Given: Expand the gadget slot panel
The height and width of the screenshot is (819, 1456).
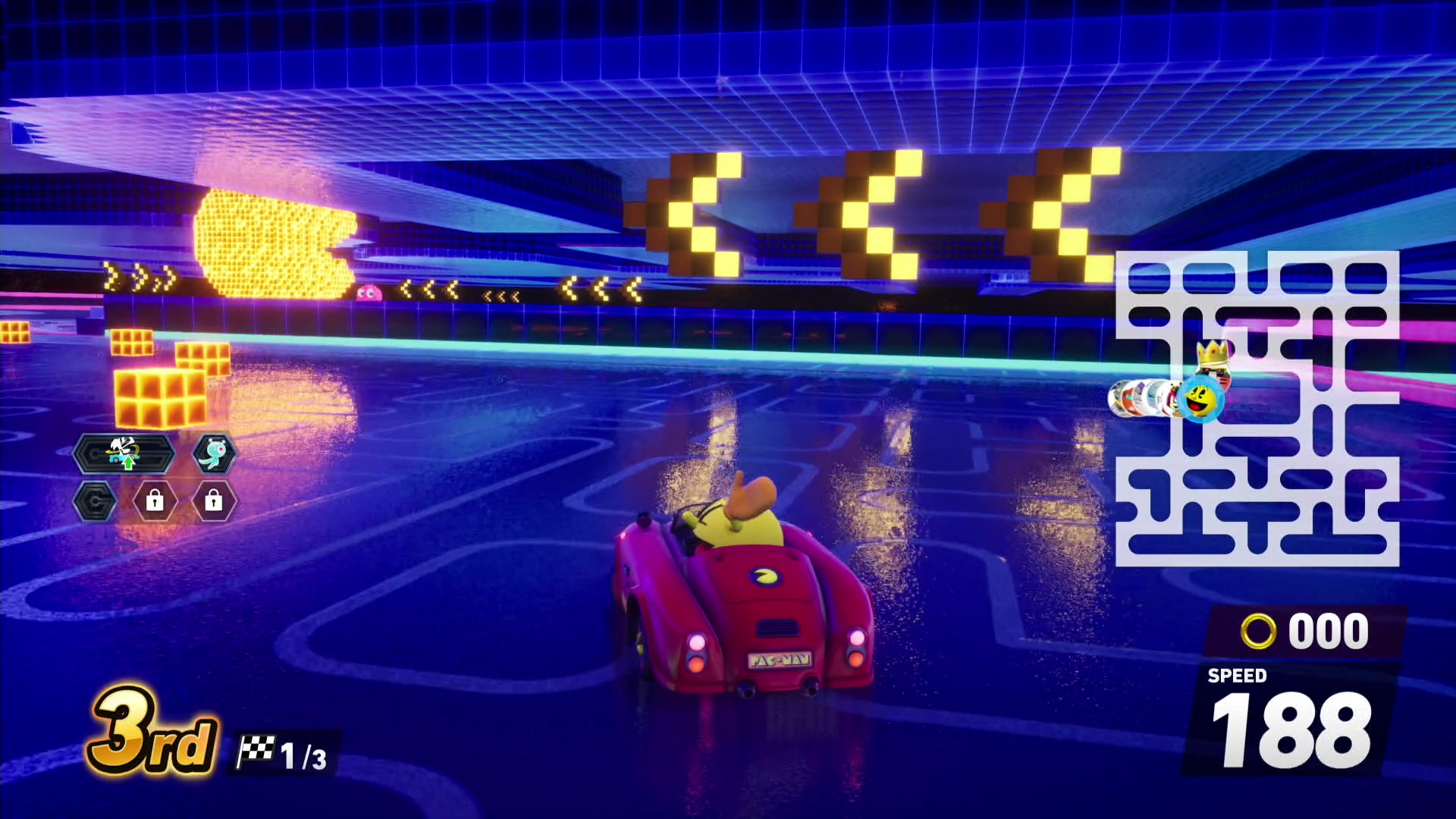Looking at the screenshot, I should coord(148,474).
